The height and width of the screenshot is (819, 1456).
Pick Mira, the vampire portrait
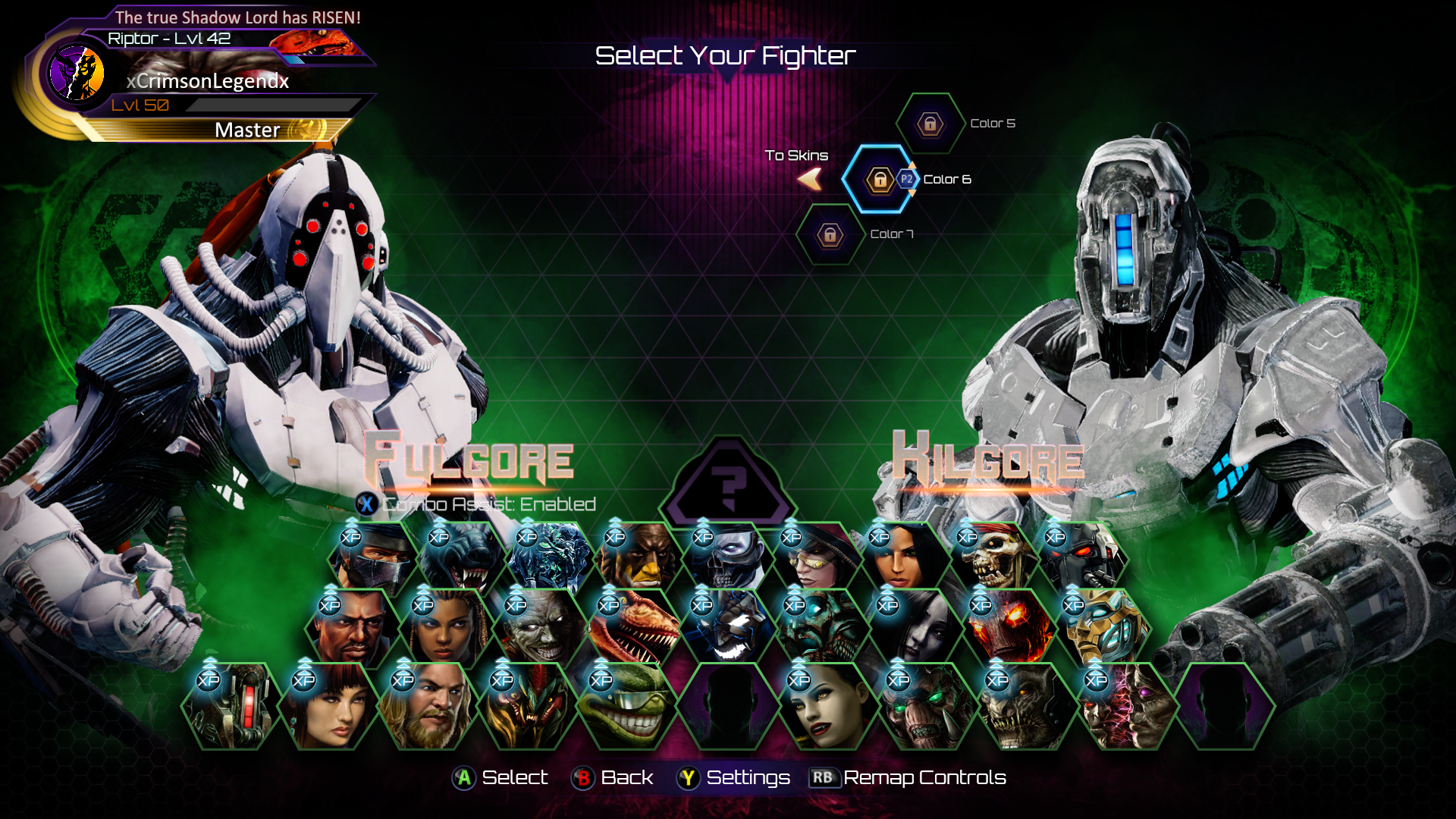click(x=824, y=707)
